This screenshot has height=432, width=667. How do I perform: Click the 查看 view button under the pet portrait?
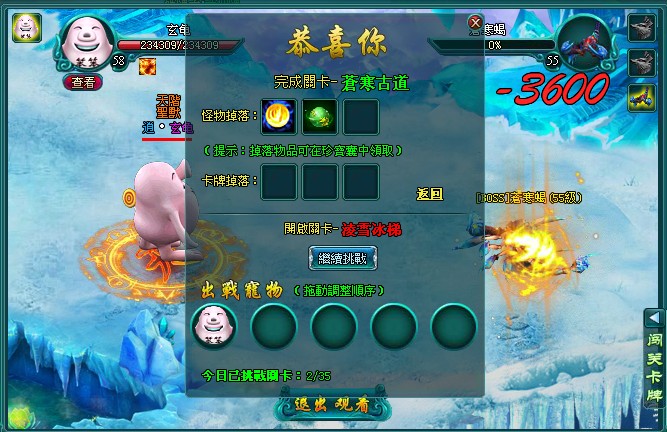pyautogui.click(x=84, y=83)
